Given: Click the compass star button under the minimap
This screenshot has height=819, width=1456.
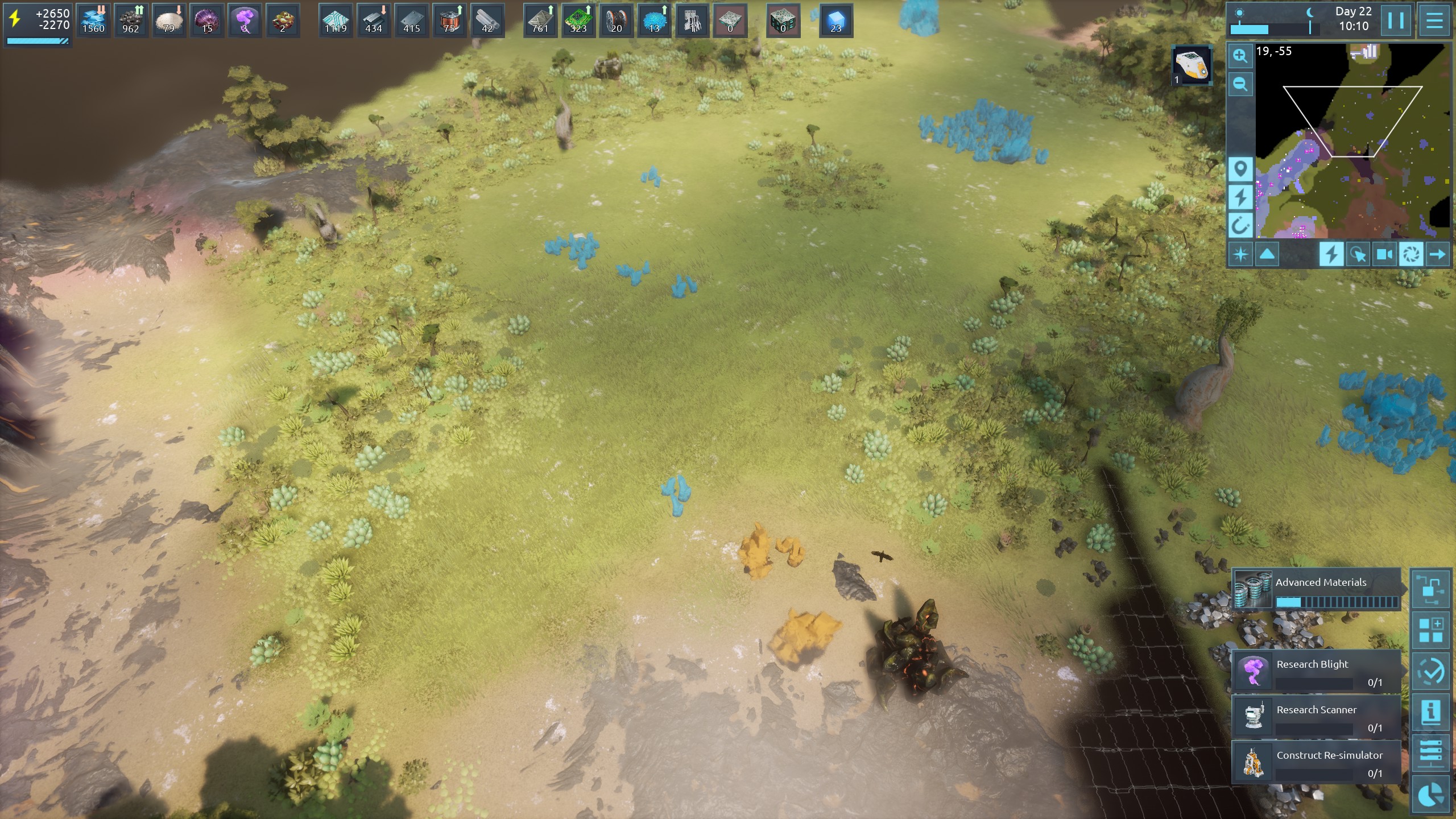Looking at the screenshot, I should coord(1240,254).
